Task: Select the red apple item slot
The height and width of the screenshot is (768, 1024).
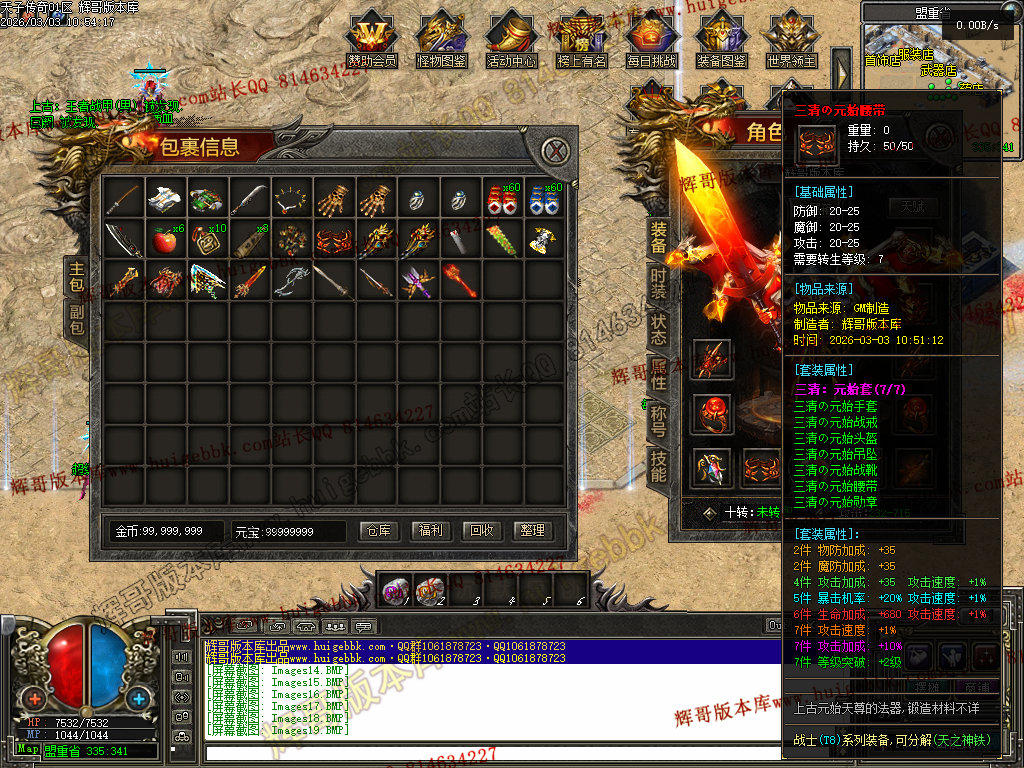Action: click(164, 241)
